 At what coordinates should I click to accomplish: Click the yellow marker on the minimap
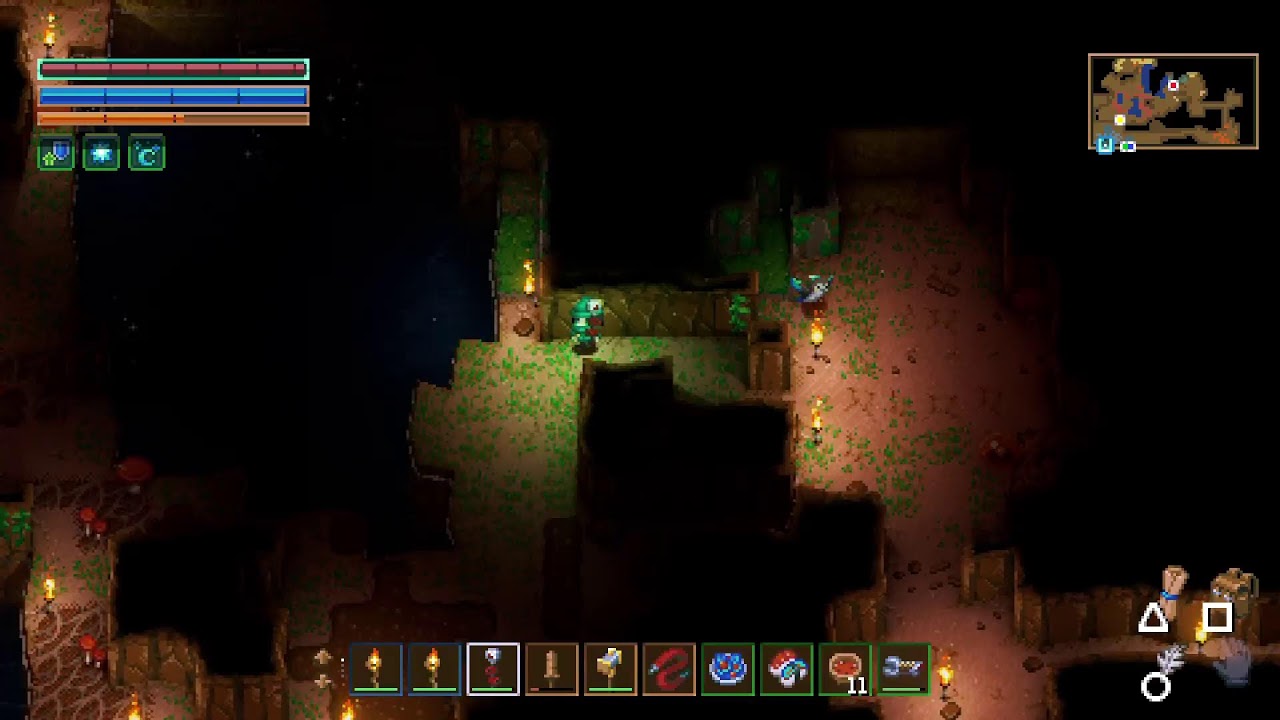[x=1120, y=120]
